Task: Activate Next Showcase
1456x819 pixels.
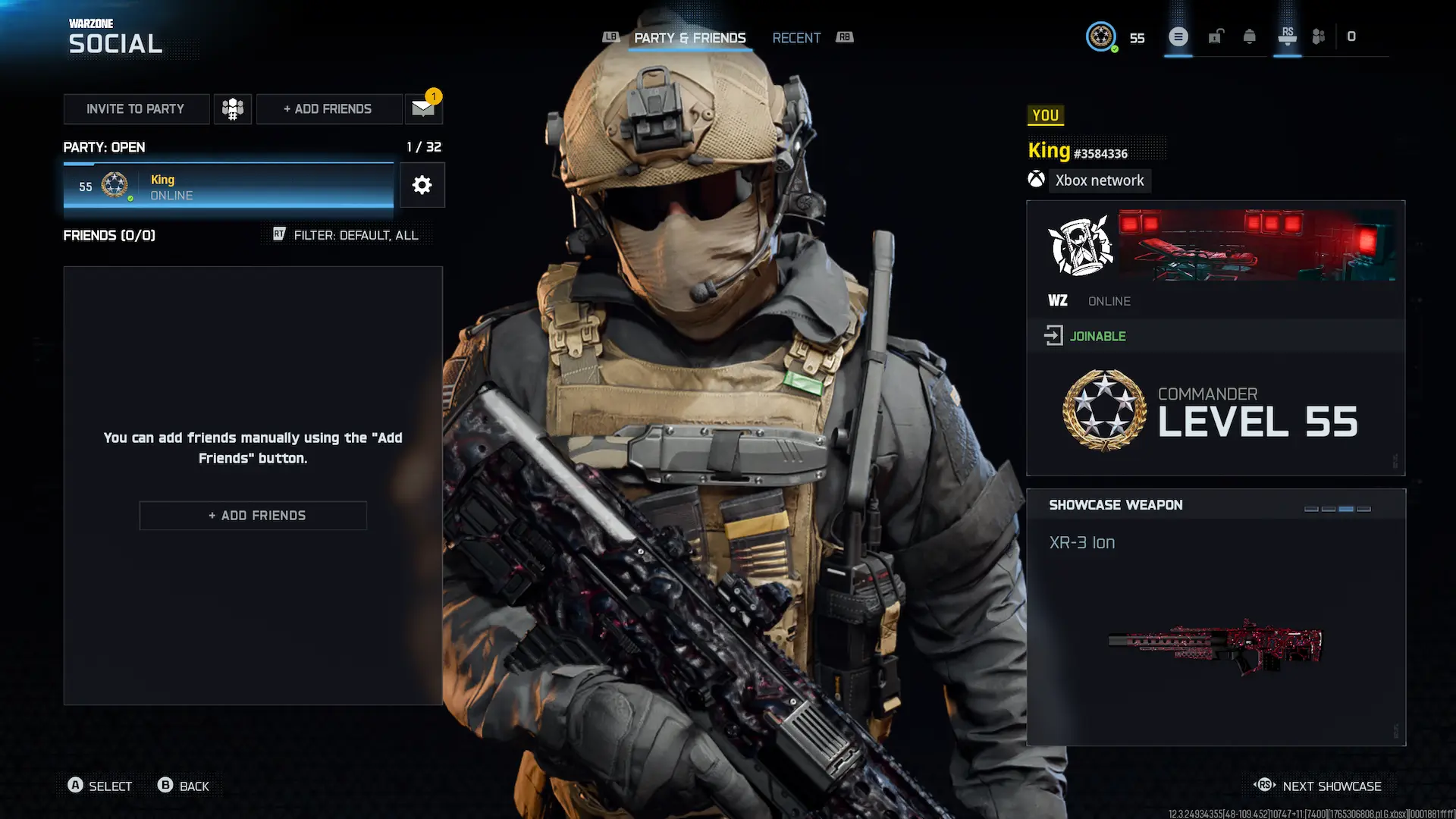Action: (1331, 786)
